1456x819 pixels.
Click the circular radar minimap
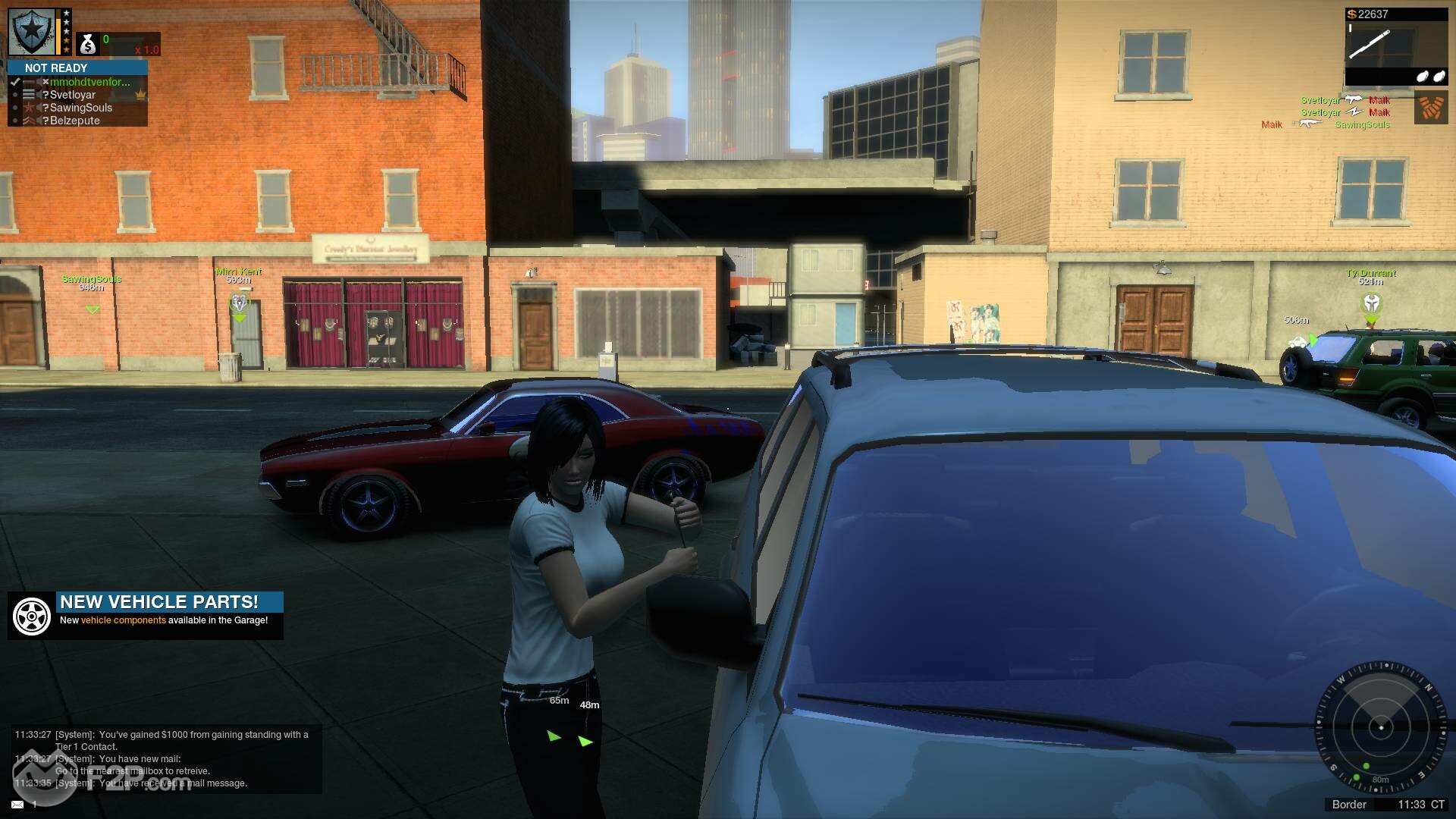(1381, 727)
